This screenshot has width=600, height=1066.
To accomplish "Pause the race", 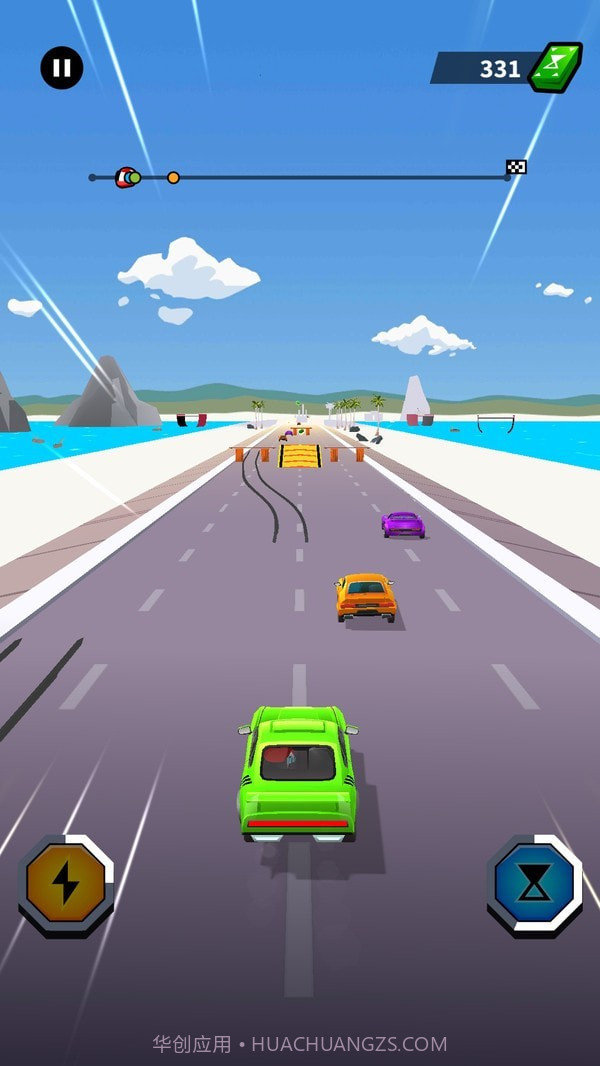I will 62,68.
